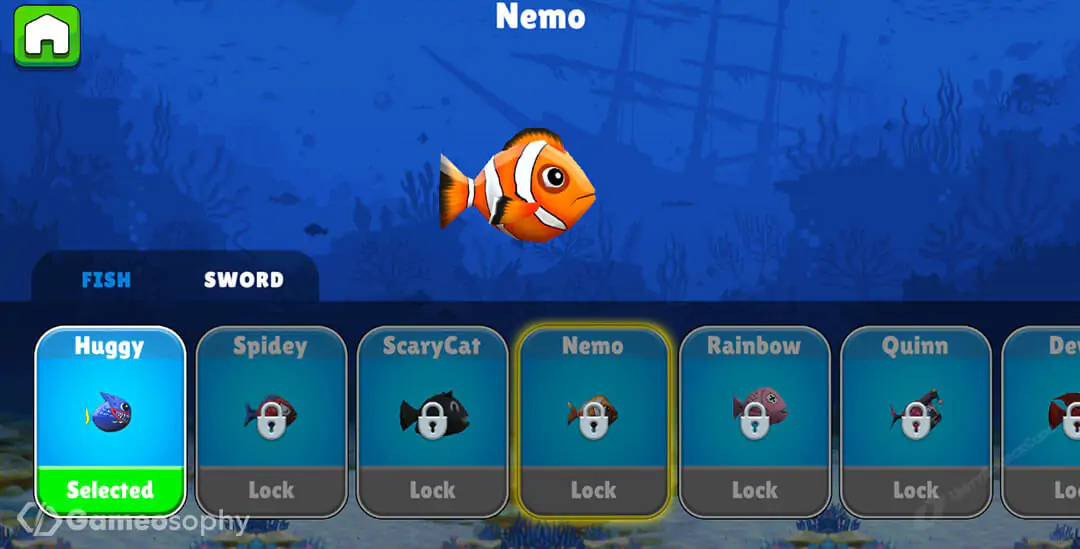Screen dimensions: 1080x549
Task: Return to the home screen
Action: click(46, 36)
